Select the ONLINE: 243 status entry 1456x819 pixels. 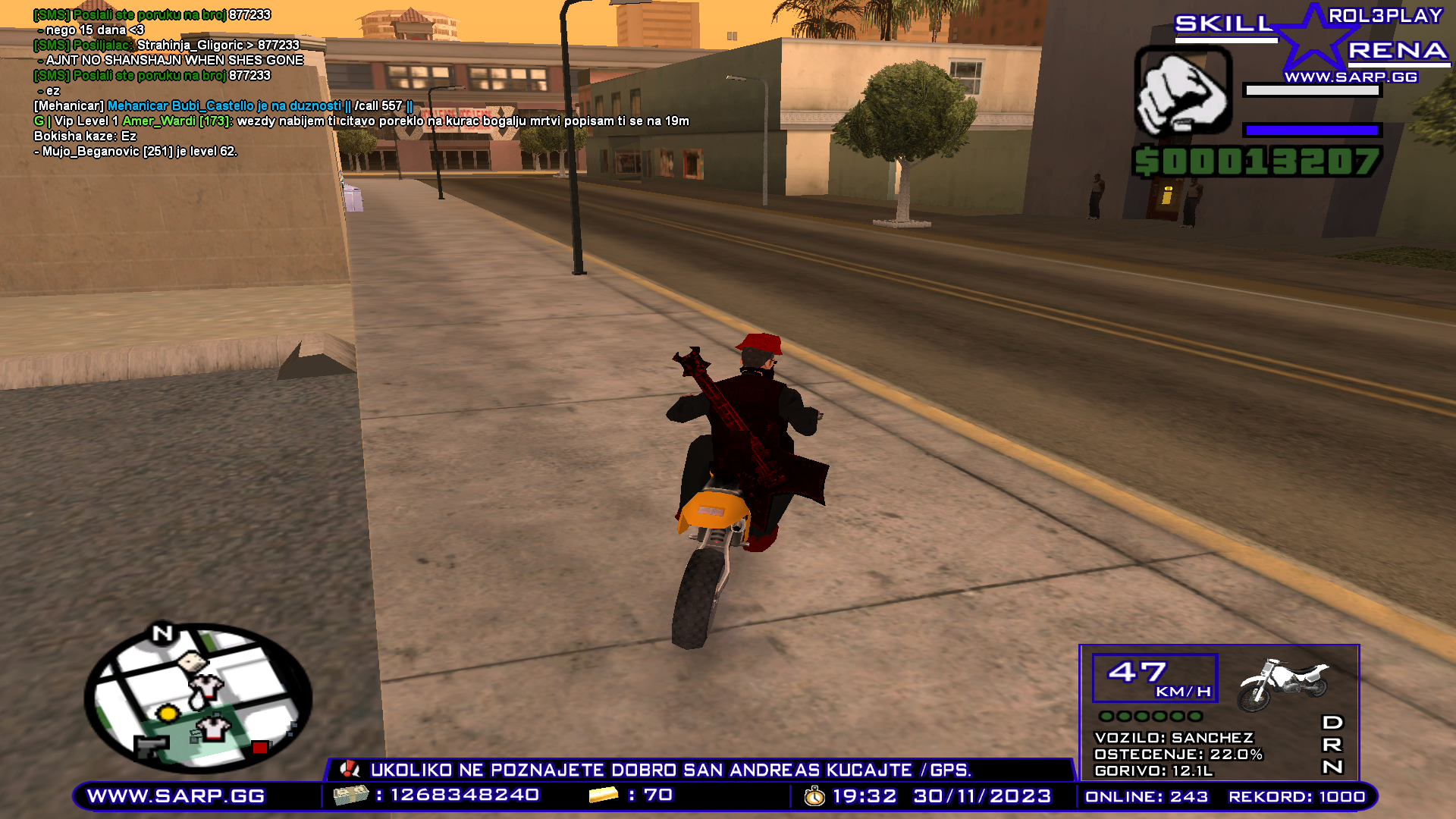pyautogui.click(x=1145, y=797)
